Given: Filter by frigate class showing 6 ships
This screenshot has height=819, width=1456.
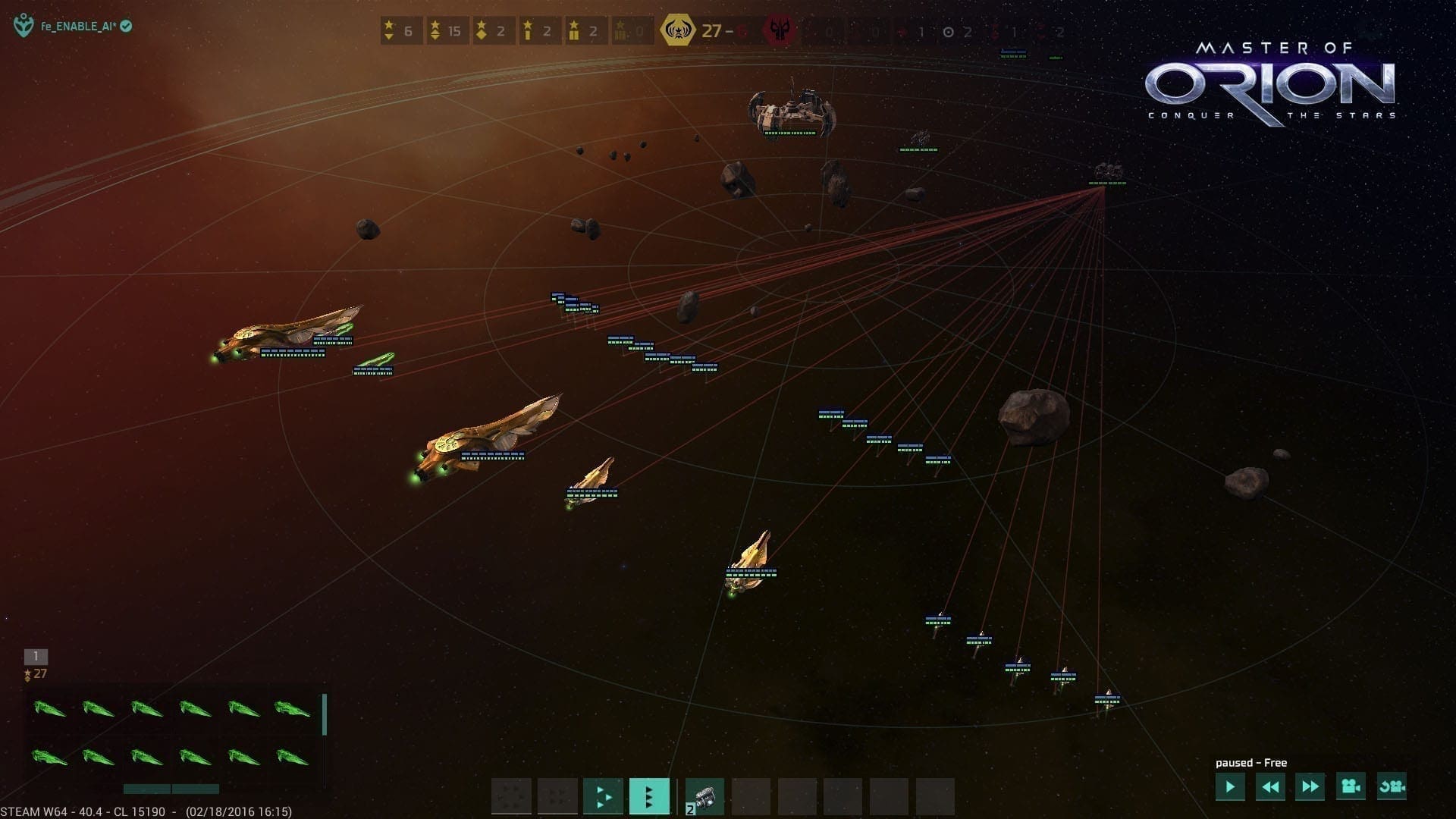Looking at the screenshot, I should [x=400, y=31].
